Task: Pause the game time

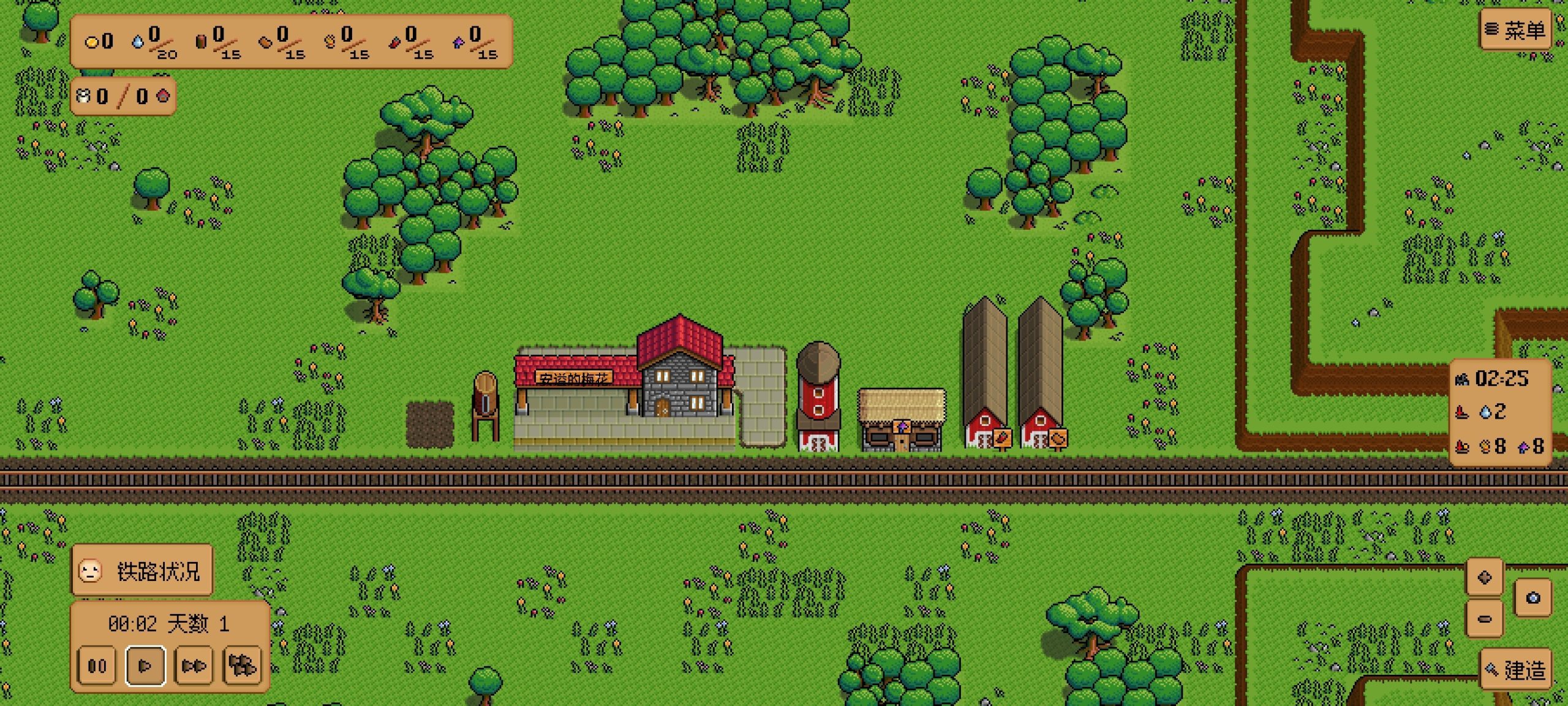Action: point(97,665)
